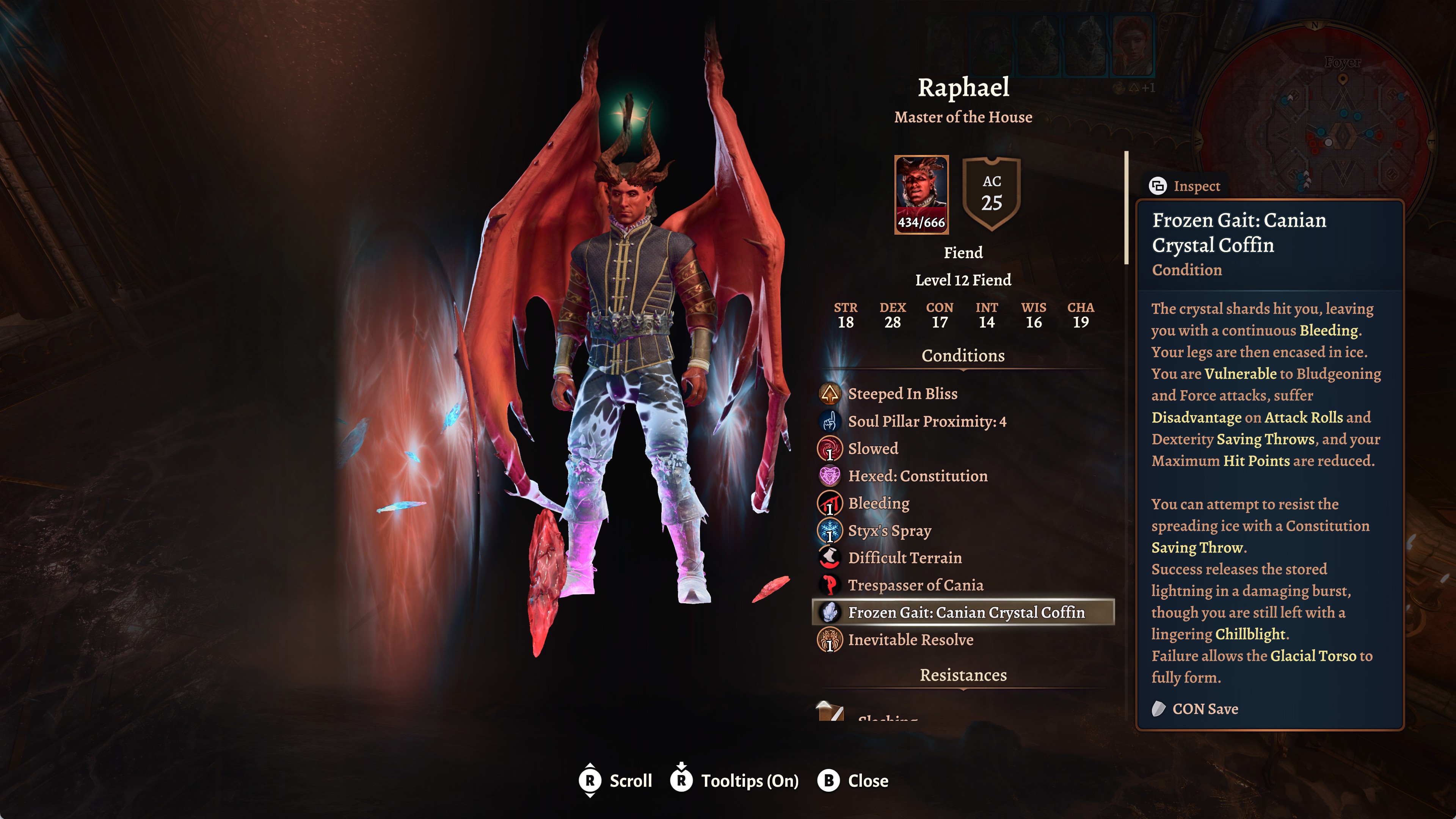
Task: Highlight the Trespasser of Cania condition
Action: pyautogui.click(x=915, y=585)
